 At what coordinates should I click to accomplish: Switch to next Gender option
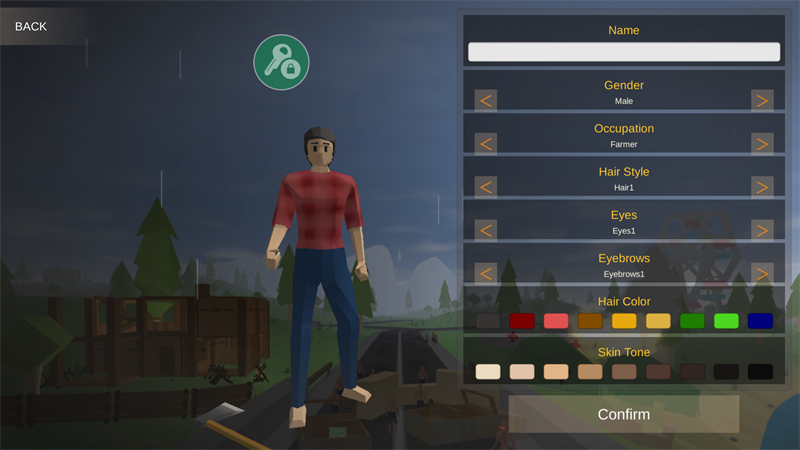pyautogui.click(x=762, y=100)
